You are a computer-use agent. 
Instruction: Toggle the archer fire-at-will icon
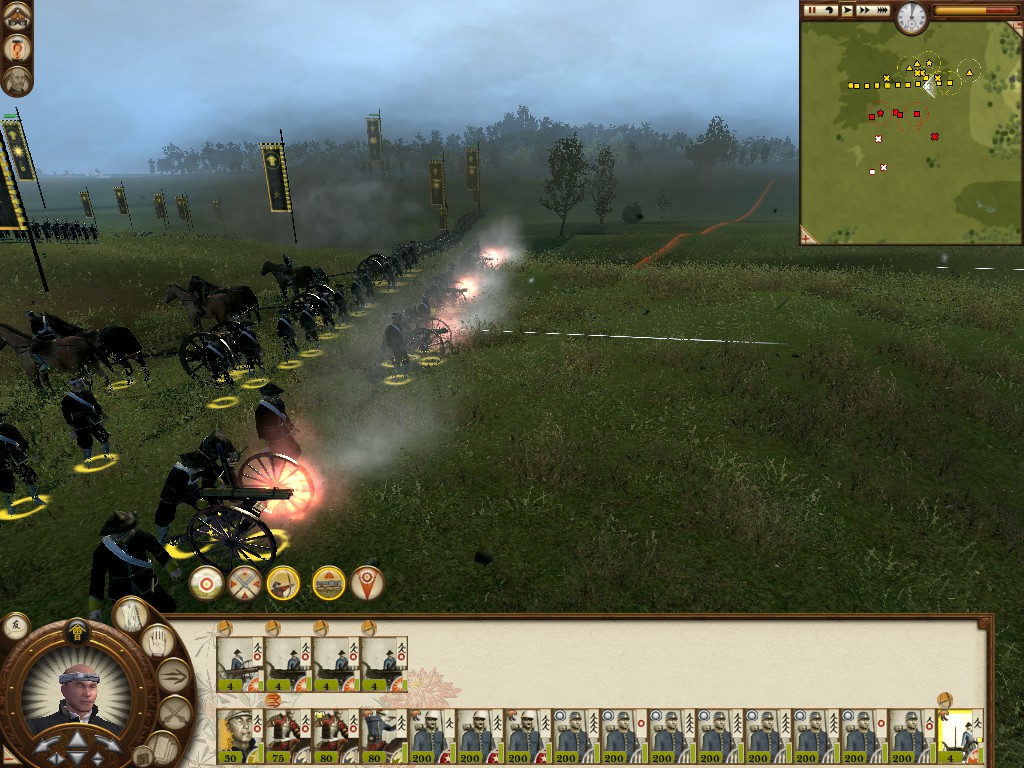[x=284, y=582]
